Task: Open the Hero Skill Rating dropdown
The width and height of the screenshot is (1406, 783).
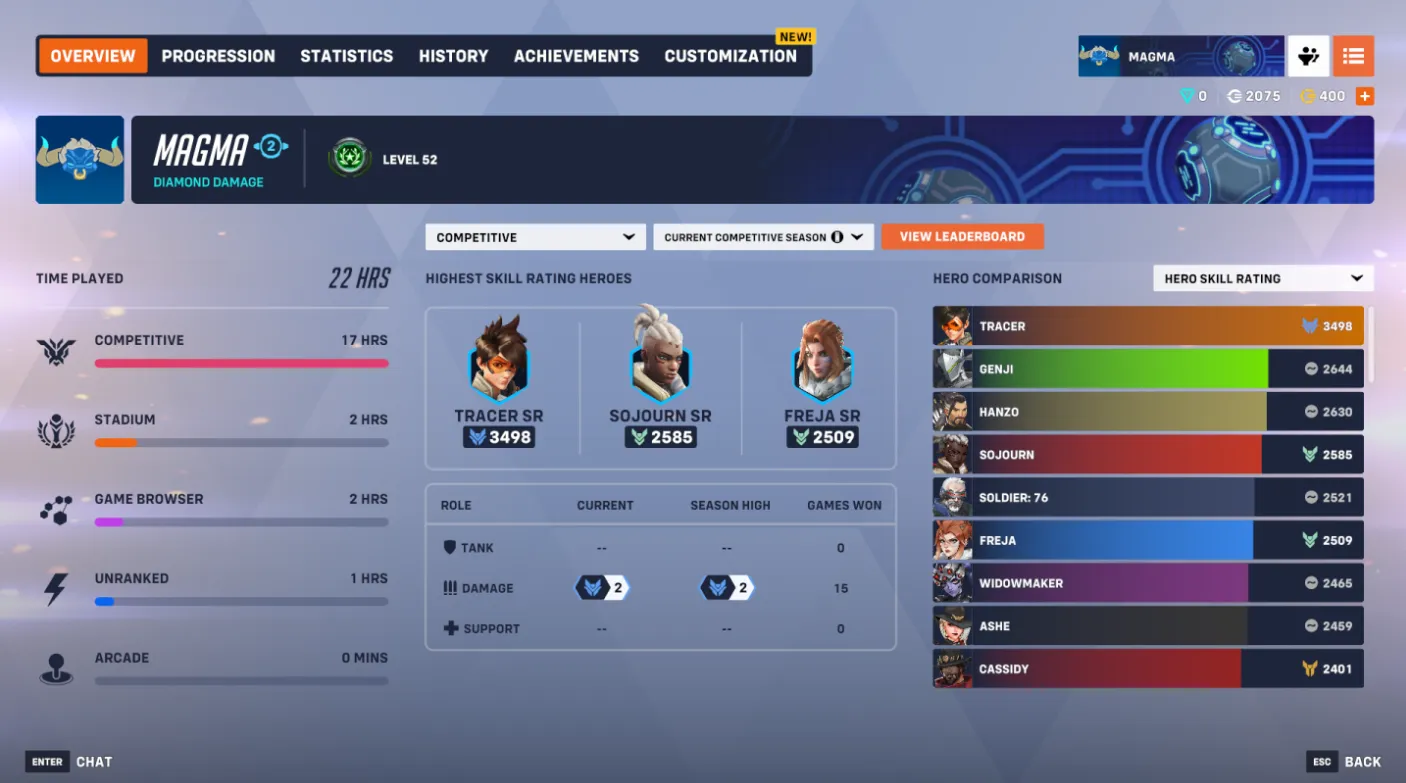Action: click(1262, 278)
